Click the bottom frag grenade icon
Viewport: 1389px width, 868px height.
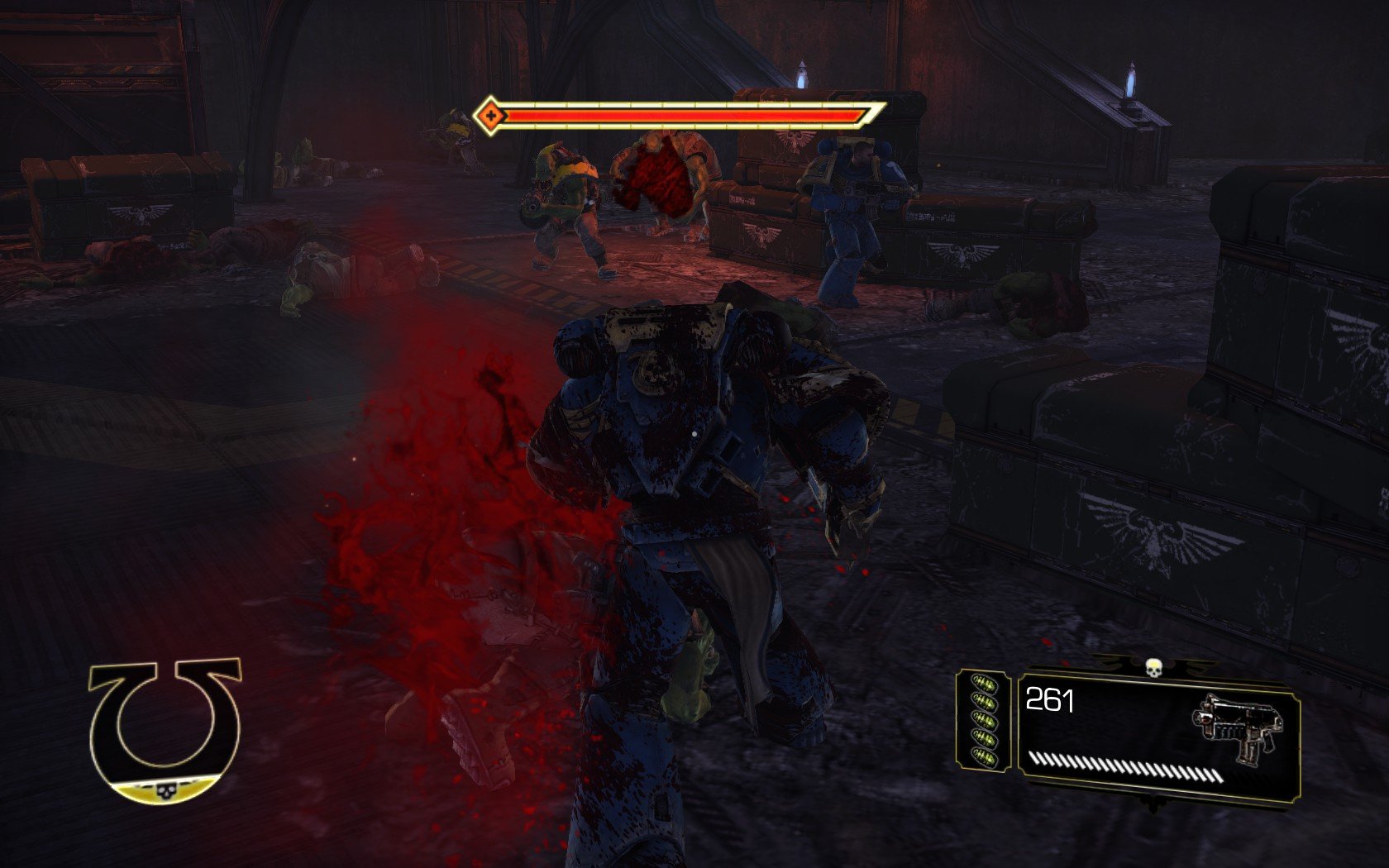(x=984, y=756)
